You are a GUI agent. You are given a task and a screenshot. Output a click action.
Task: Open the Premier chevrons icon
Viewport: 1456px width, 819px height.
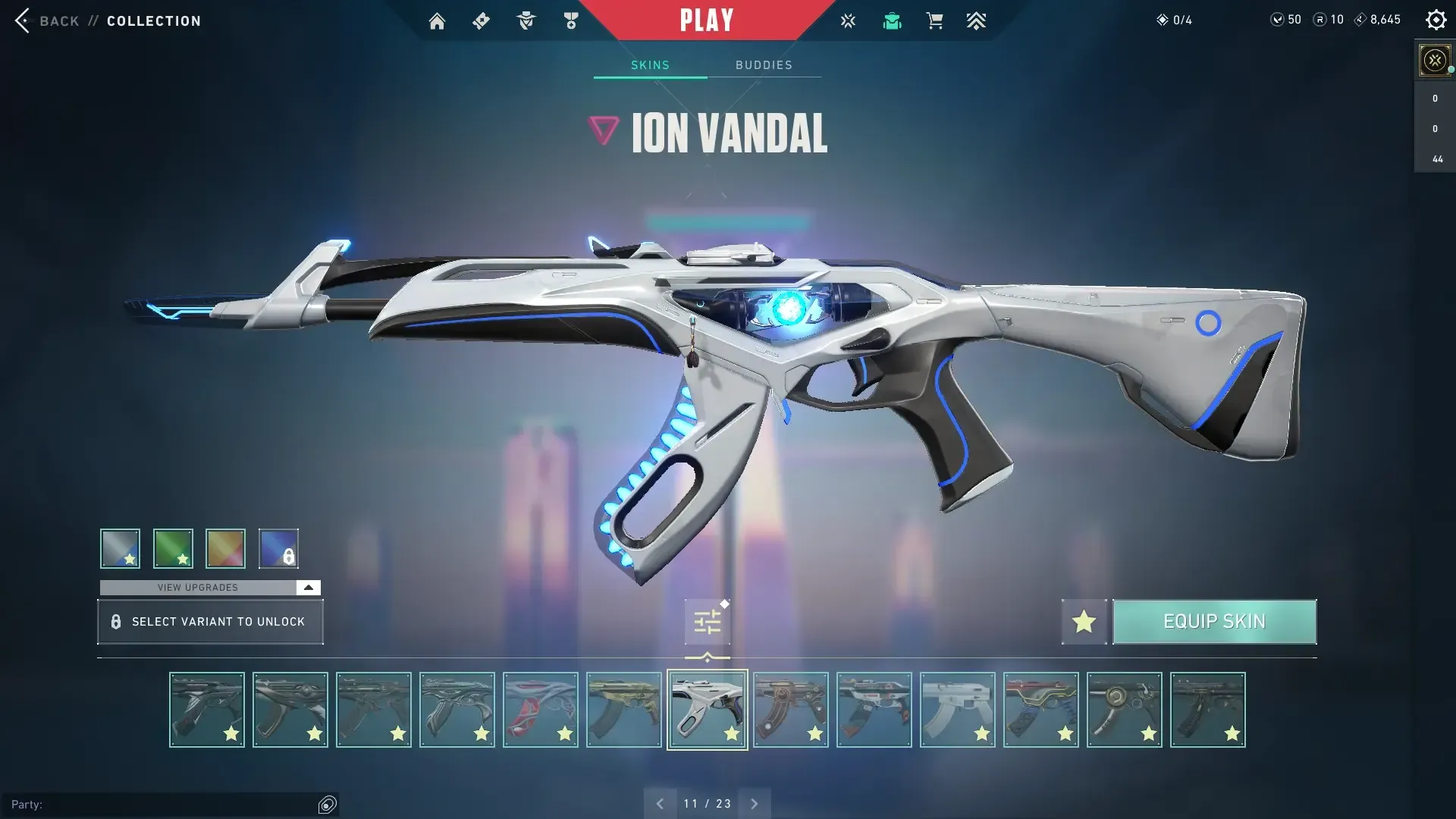click(x=976, y=20)
